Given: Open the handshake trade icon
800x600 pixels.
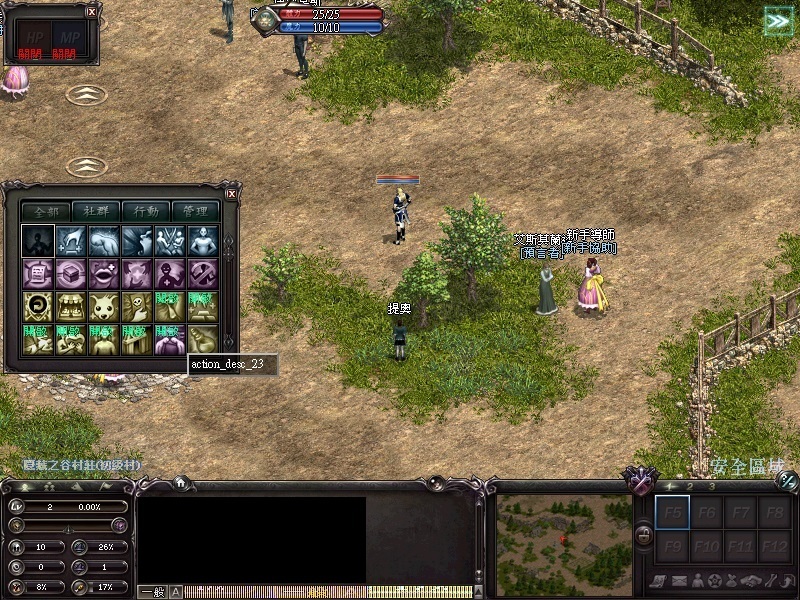Looking at the screenshot, I should [751, 581].
